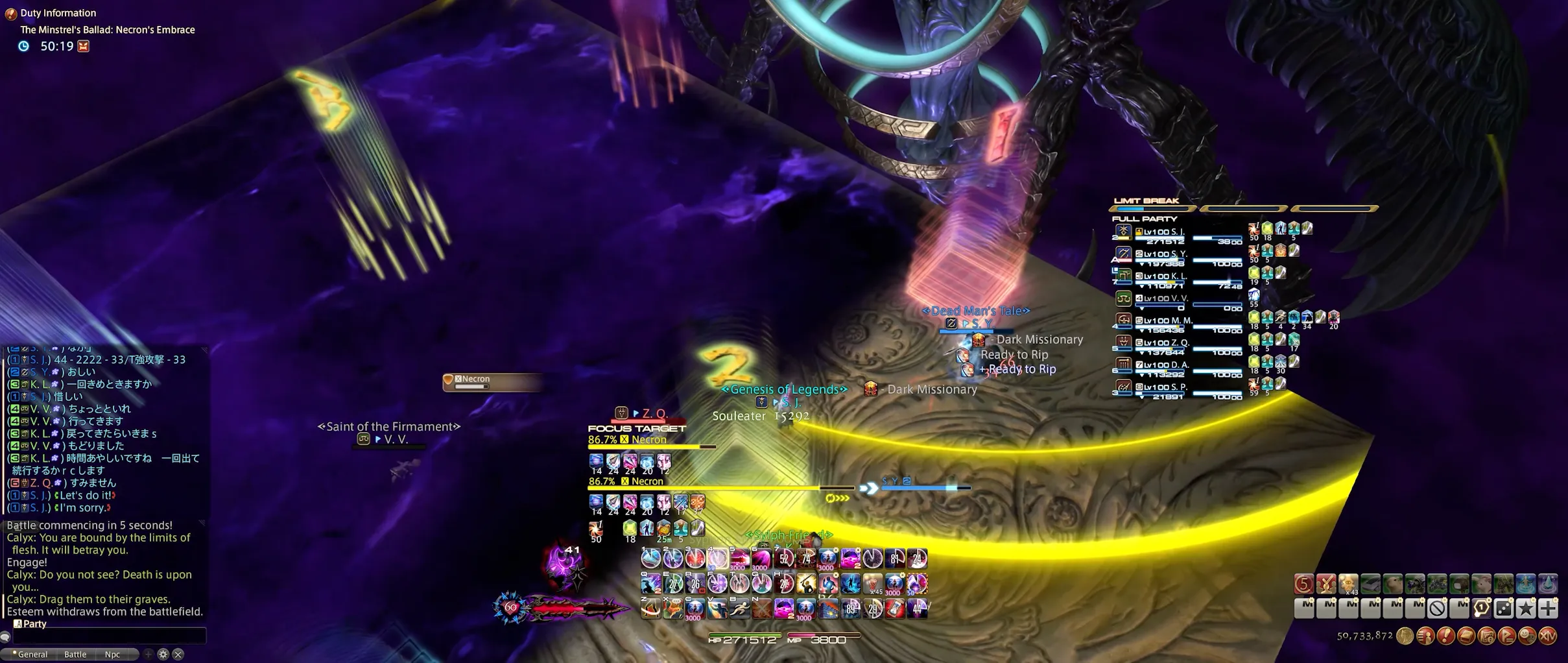This screenshot has height=663, width=1568.
Task: Click the star macro button
Action: [x=1526, y=608]
